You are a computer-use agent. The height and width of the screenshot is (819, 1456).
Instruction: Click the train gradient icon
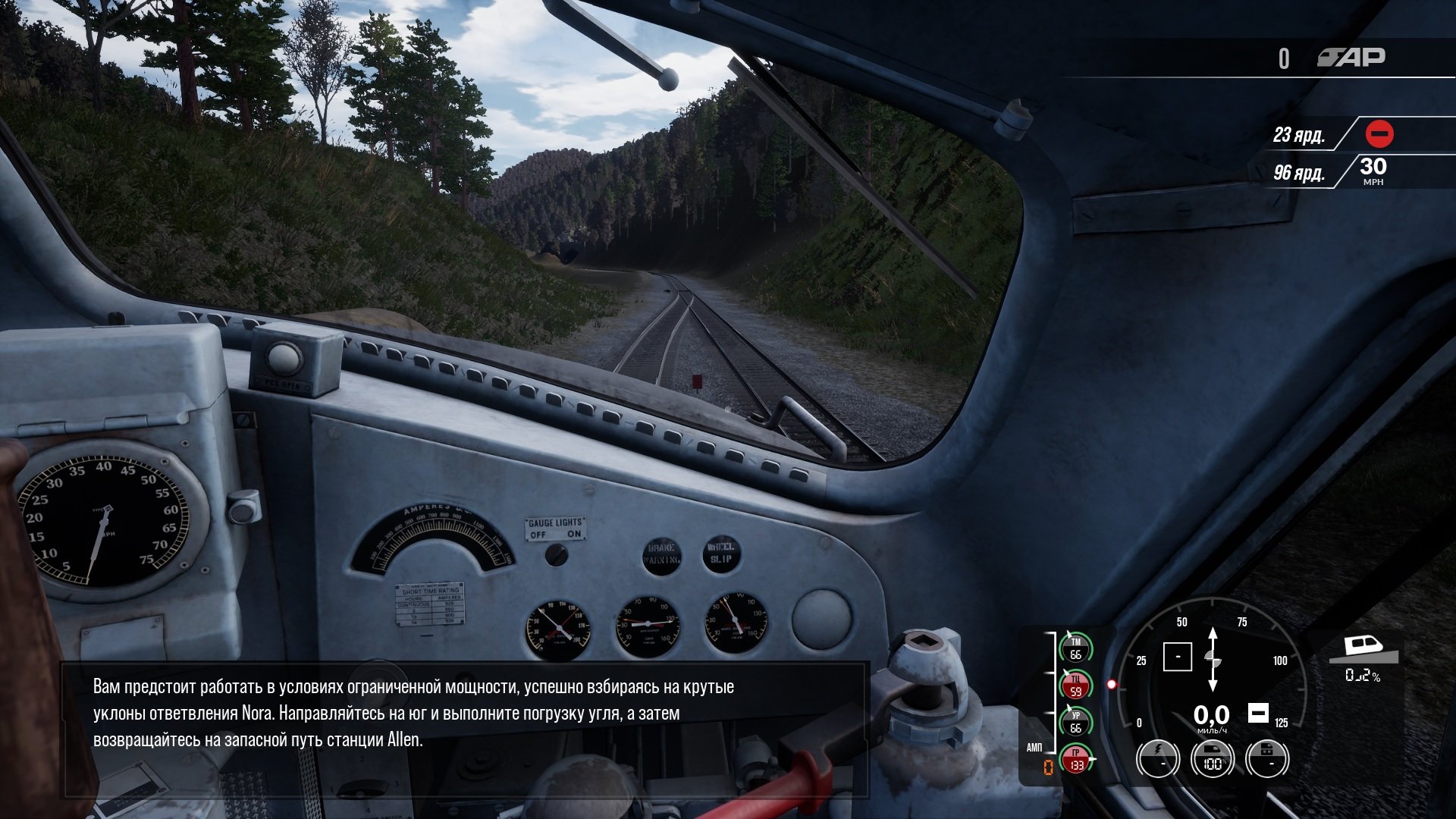click(1363, 650)
